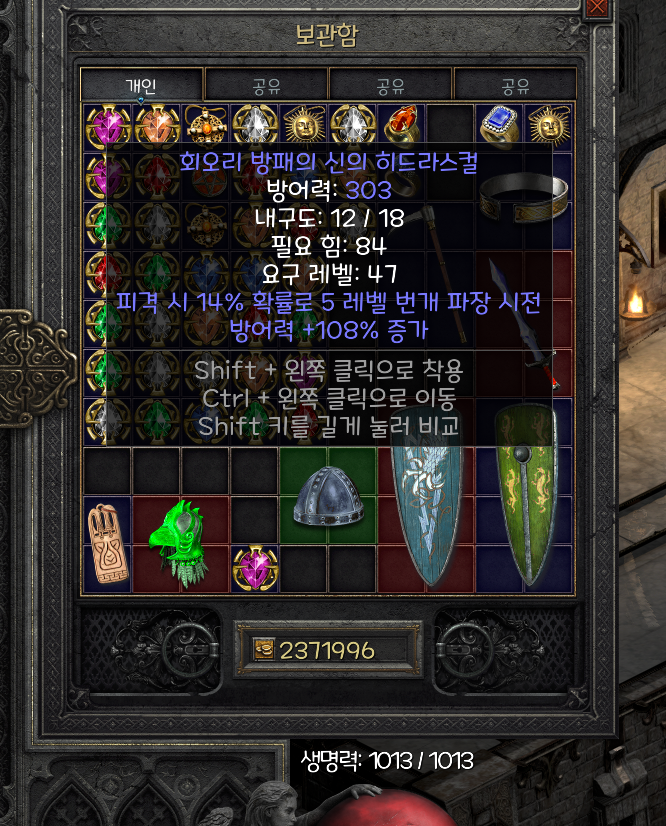Close the stash window
Image resolution: width=666 pixels, height=826 pixels.
598,6
